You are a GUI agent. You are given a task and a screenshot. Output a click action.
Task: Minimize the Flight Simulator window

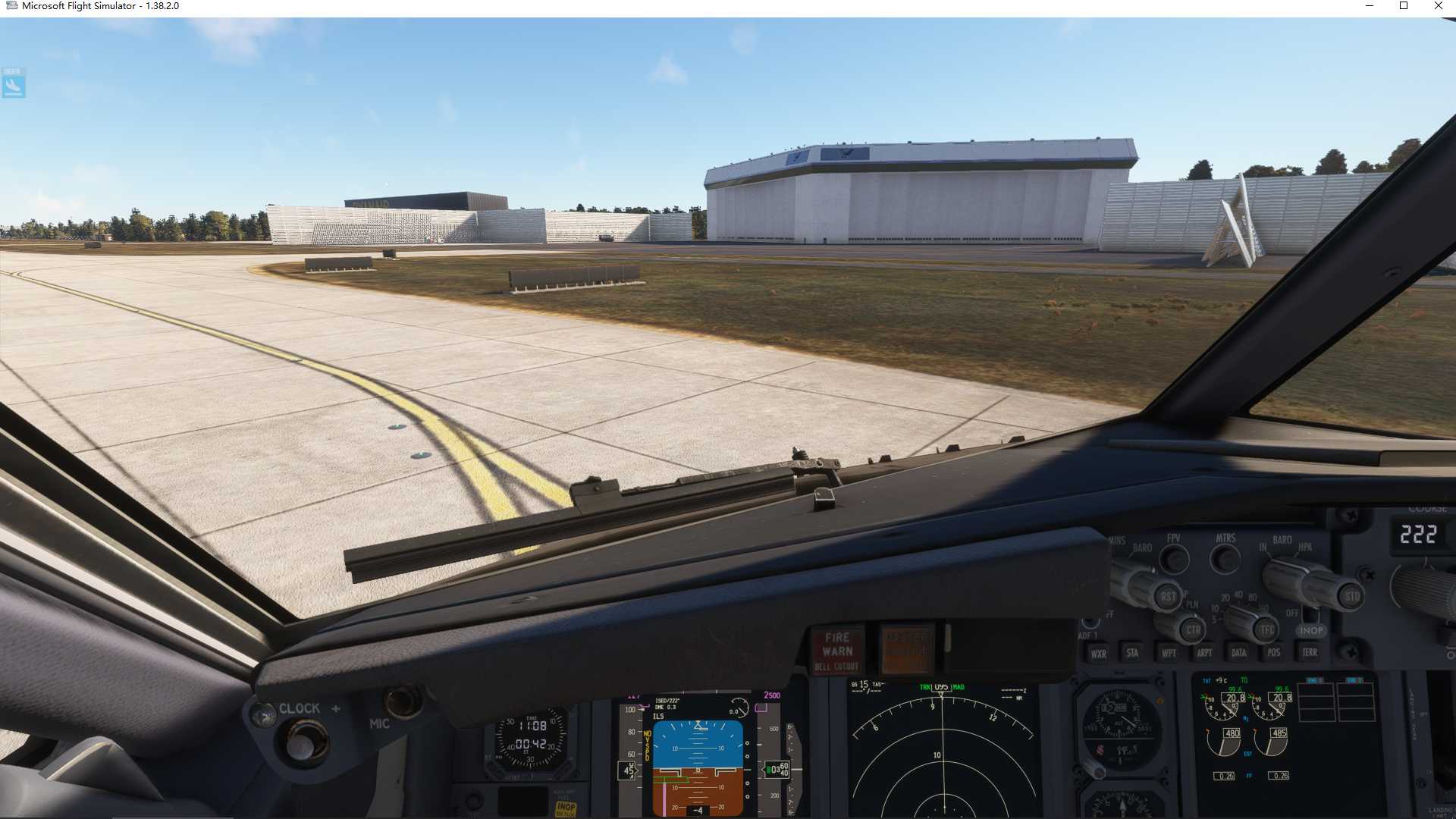coord(1370,6)
